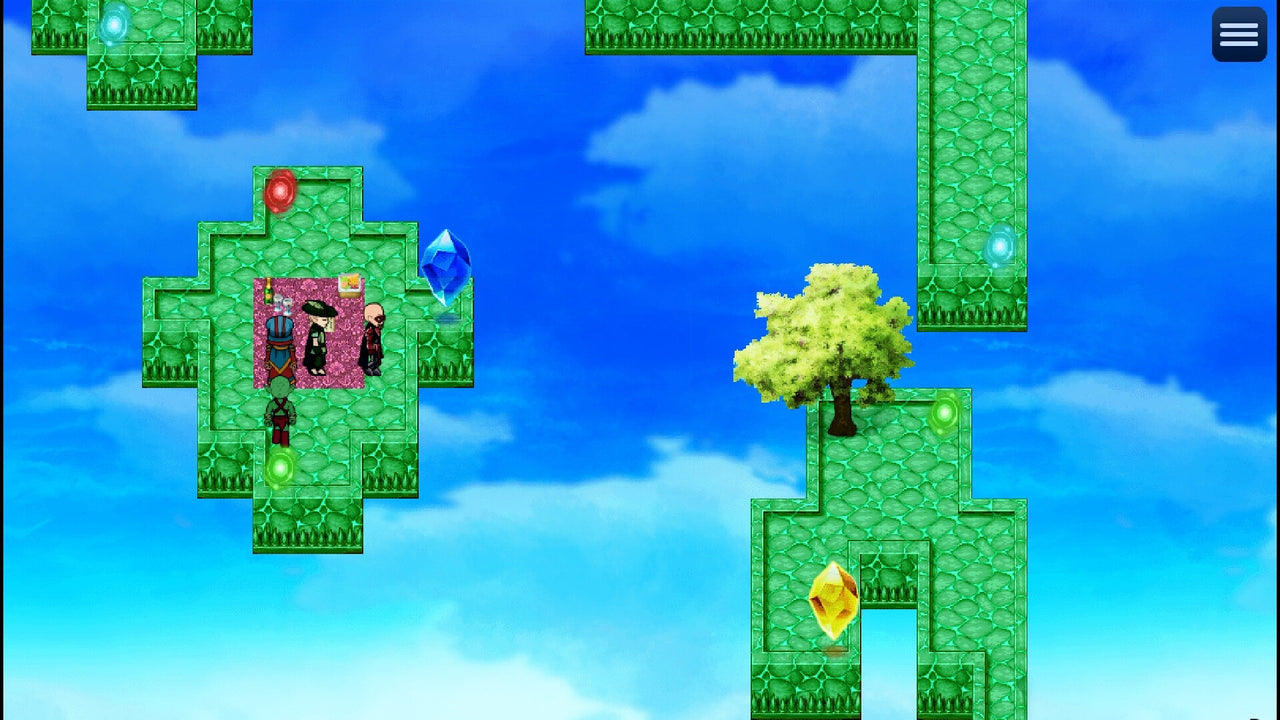
Task: Select the red orb above the camp
Action: click(x=280, y=192)
